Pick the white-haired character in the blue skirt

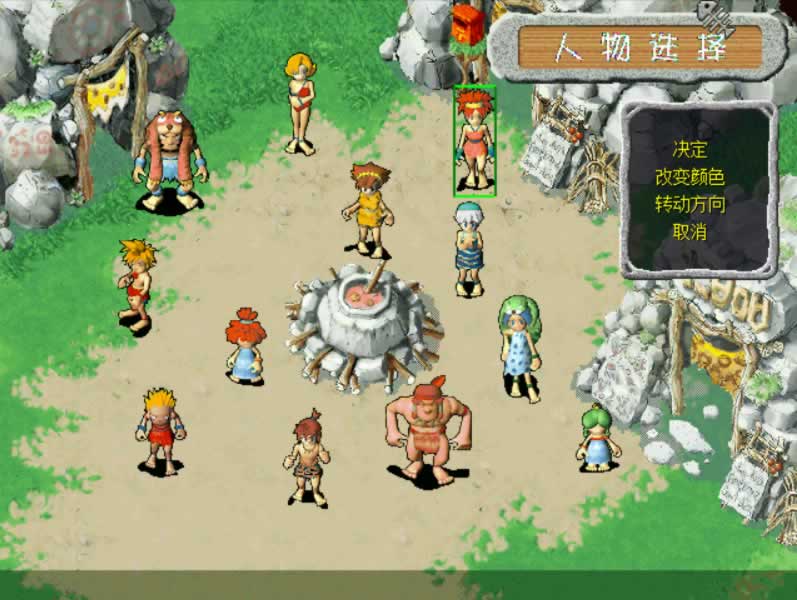(x=467, y=248)
